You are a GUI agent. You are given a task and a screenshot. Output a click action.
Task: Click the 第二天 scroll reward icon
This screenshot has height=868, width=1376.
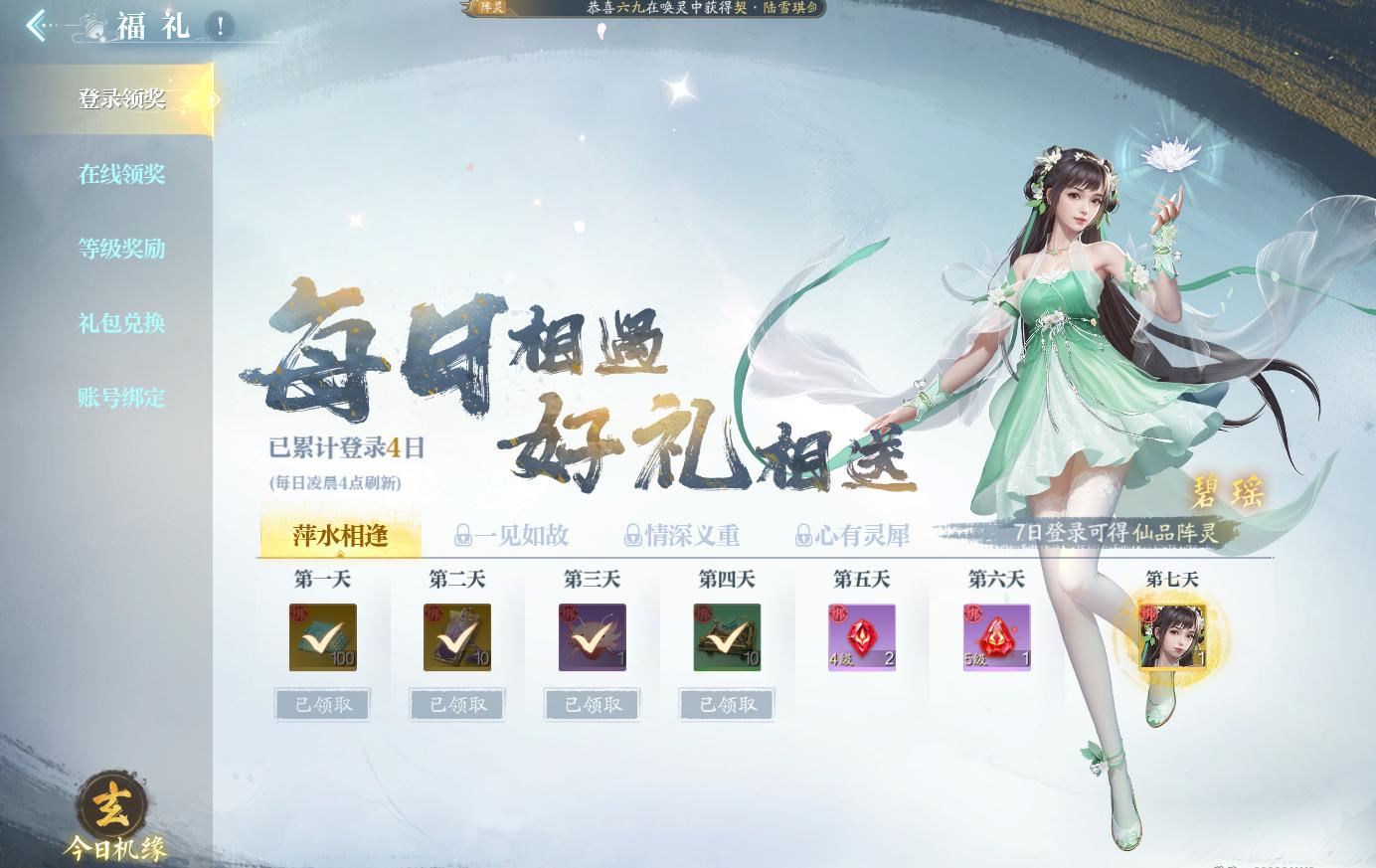coord(457,637)
